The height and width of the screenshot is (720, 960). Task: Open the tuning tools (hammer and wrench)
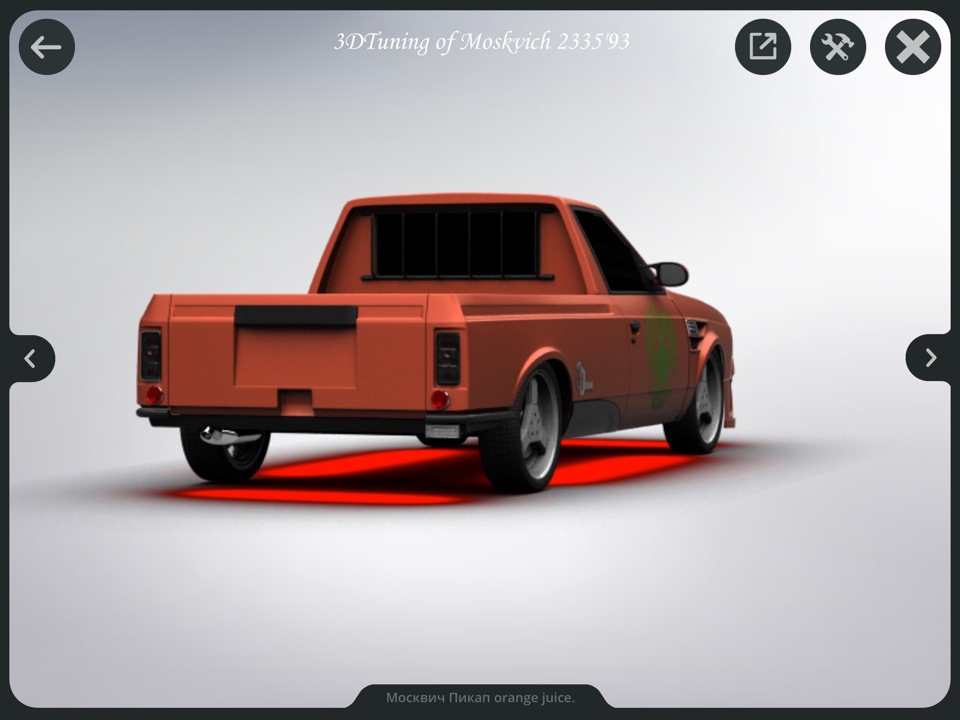pyautogui.click(x=838, y=47)
